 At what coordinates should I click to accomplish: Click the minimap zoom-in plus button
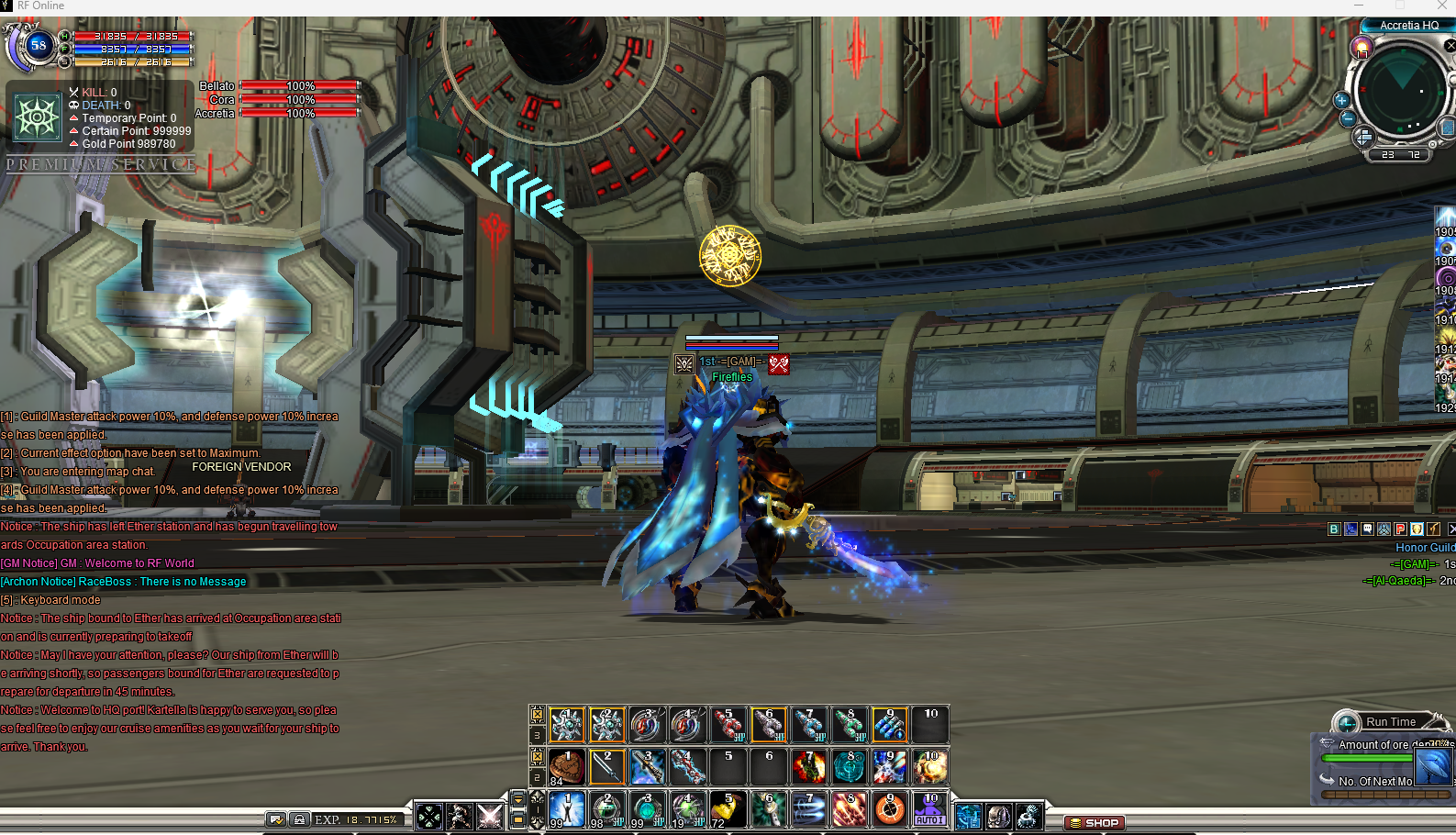point(1341,100)
